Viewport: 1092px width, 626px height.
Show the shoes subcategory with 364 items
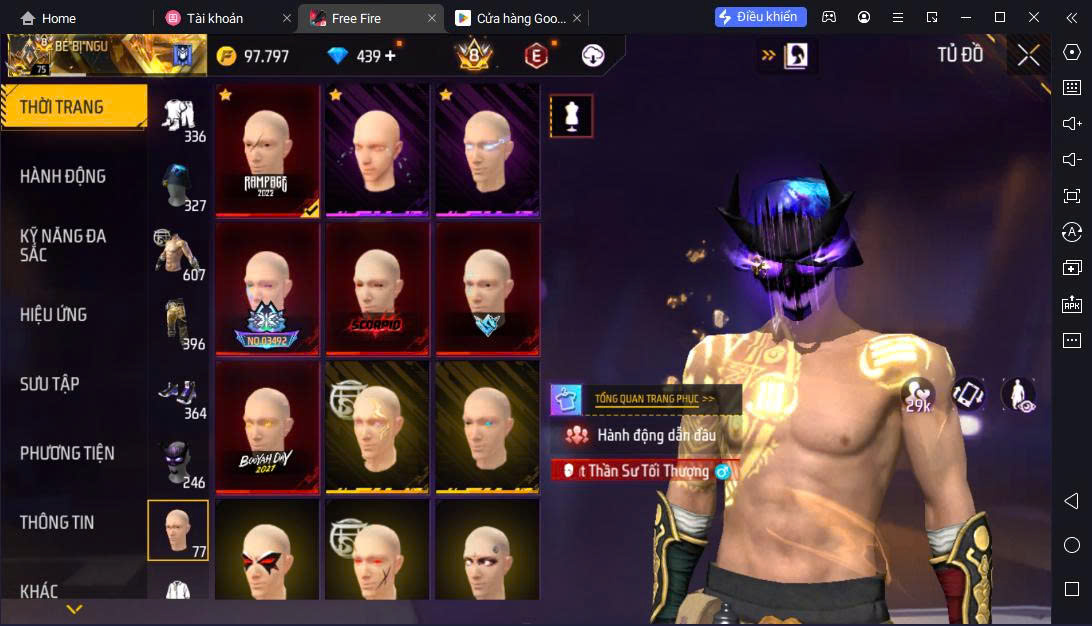(x=180, y=396)
